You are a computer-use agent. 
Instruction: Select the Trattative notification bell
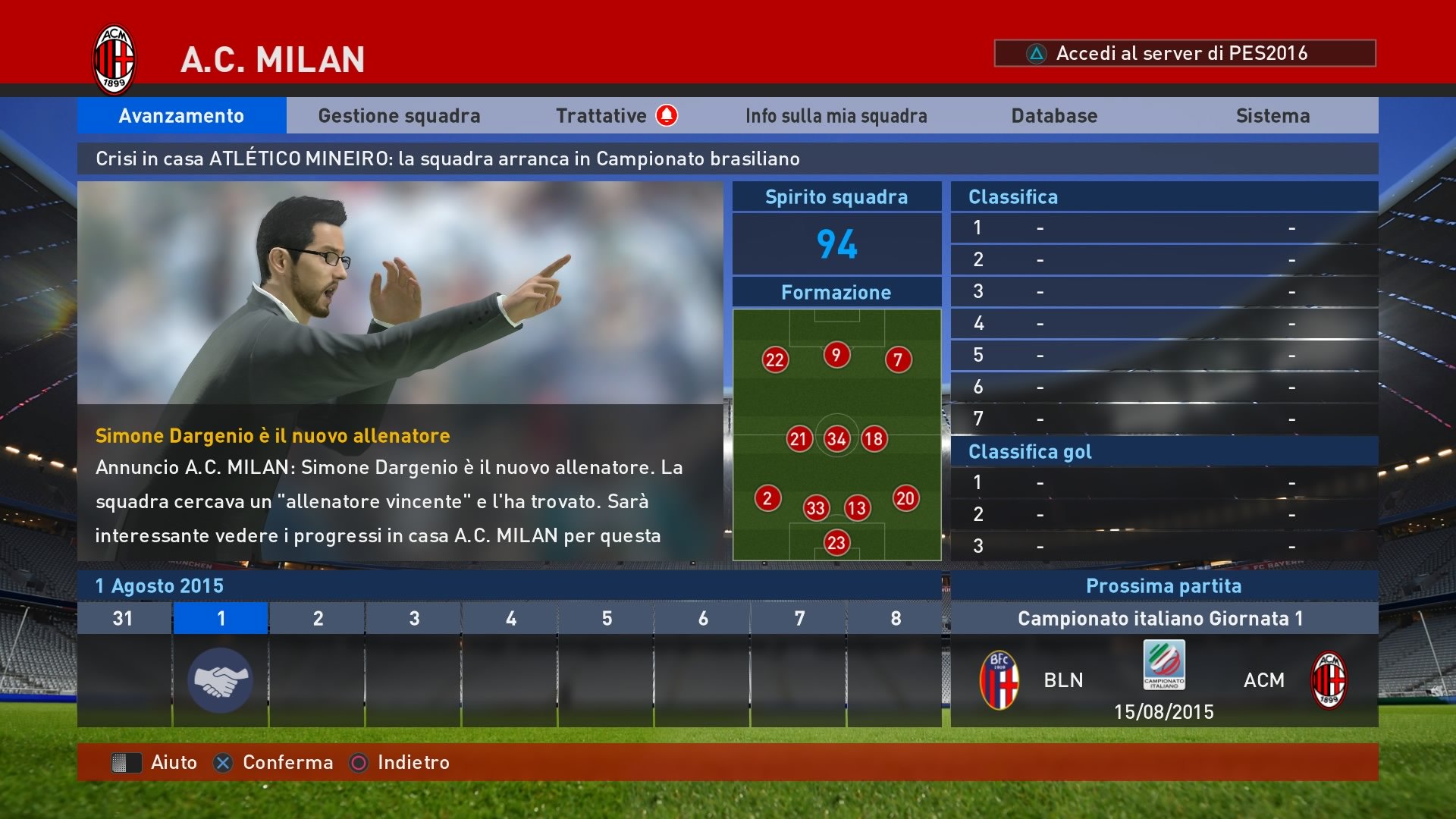[667, 115]
